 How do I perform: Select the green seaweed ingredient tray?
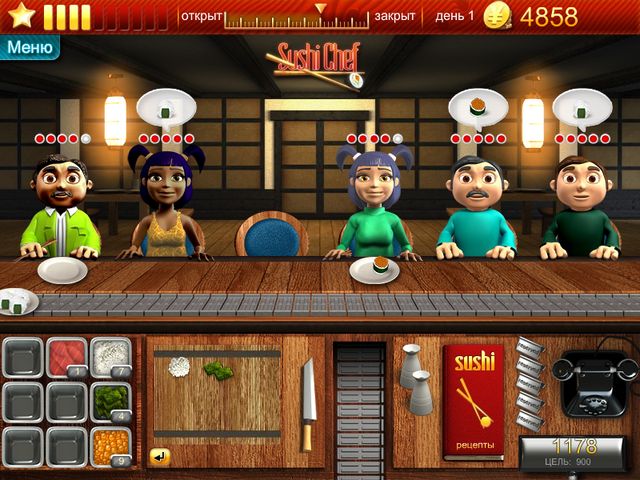pos(110,402)
